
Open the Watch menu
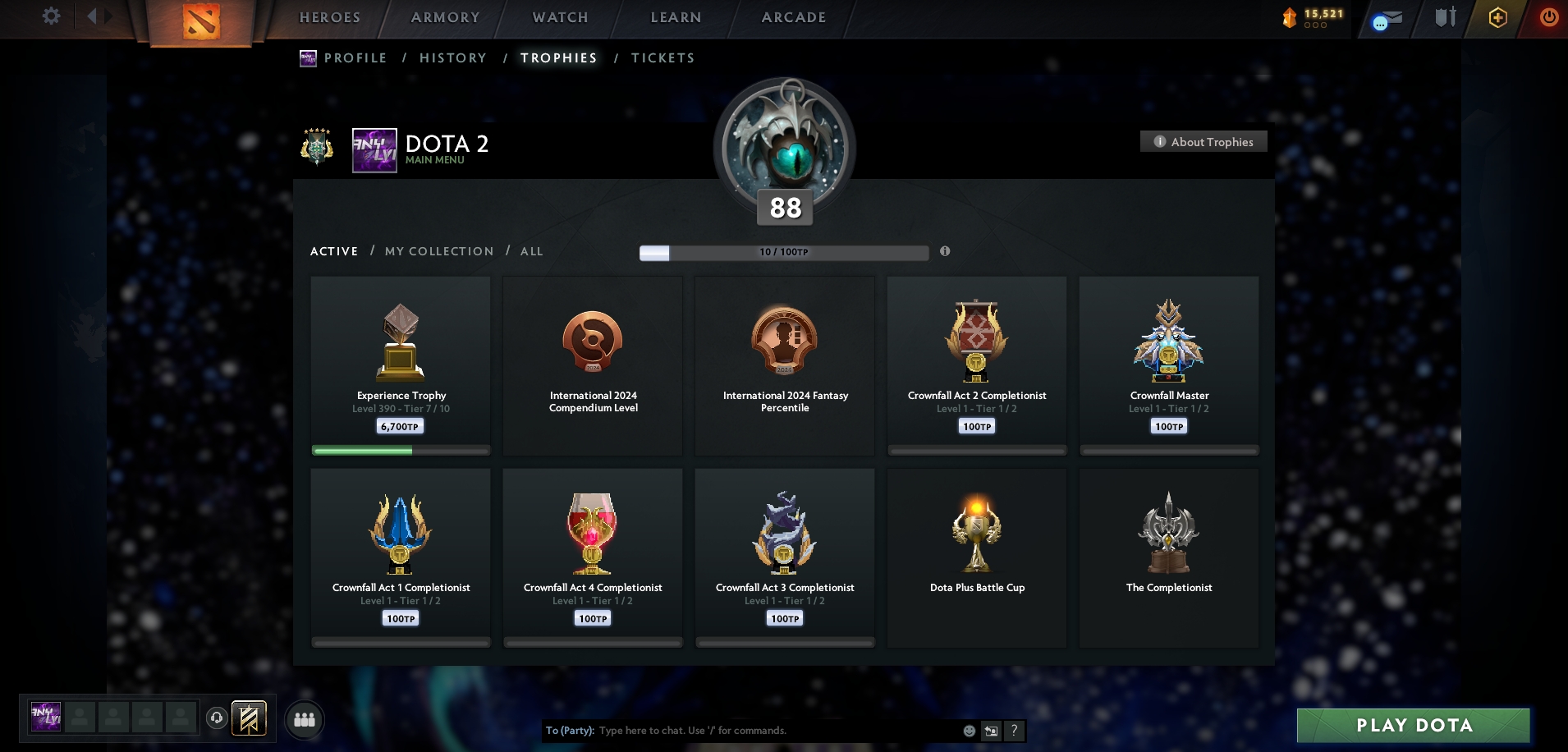point(561,17)
